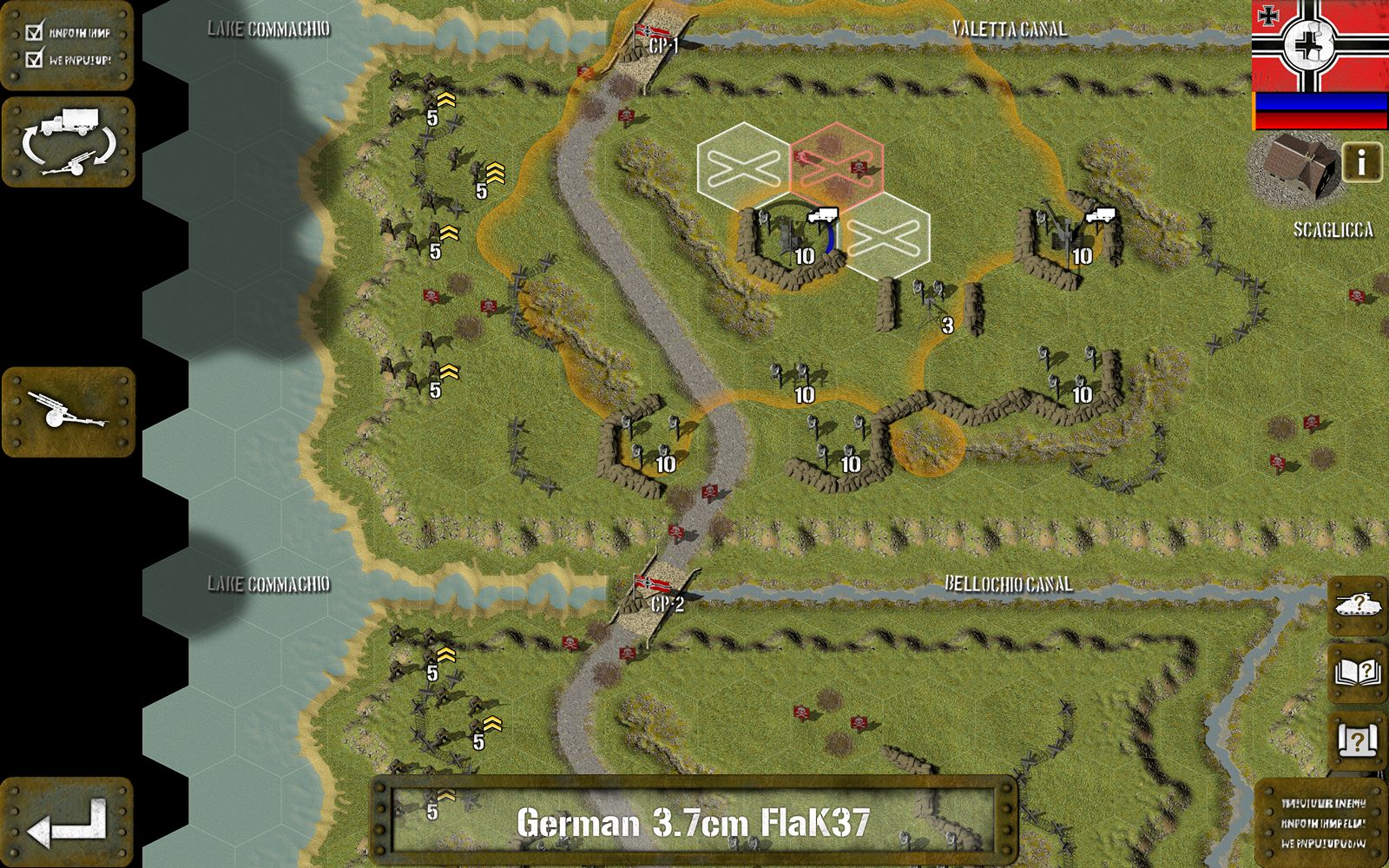The height and width of the screenshot is (868, 1389).
Task: Select the artillery gun button
Action: point(69,411)
